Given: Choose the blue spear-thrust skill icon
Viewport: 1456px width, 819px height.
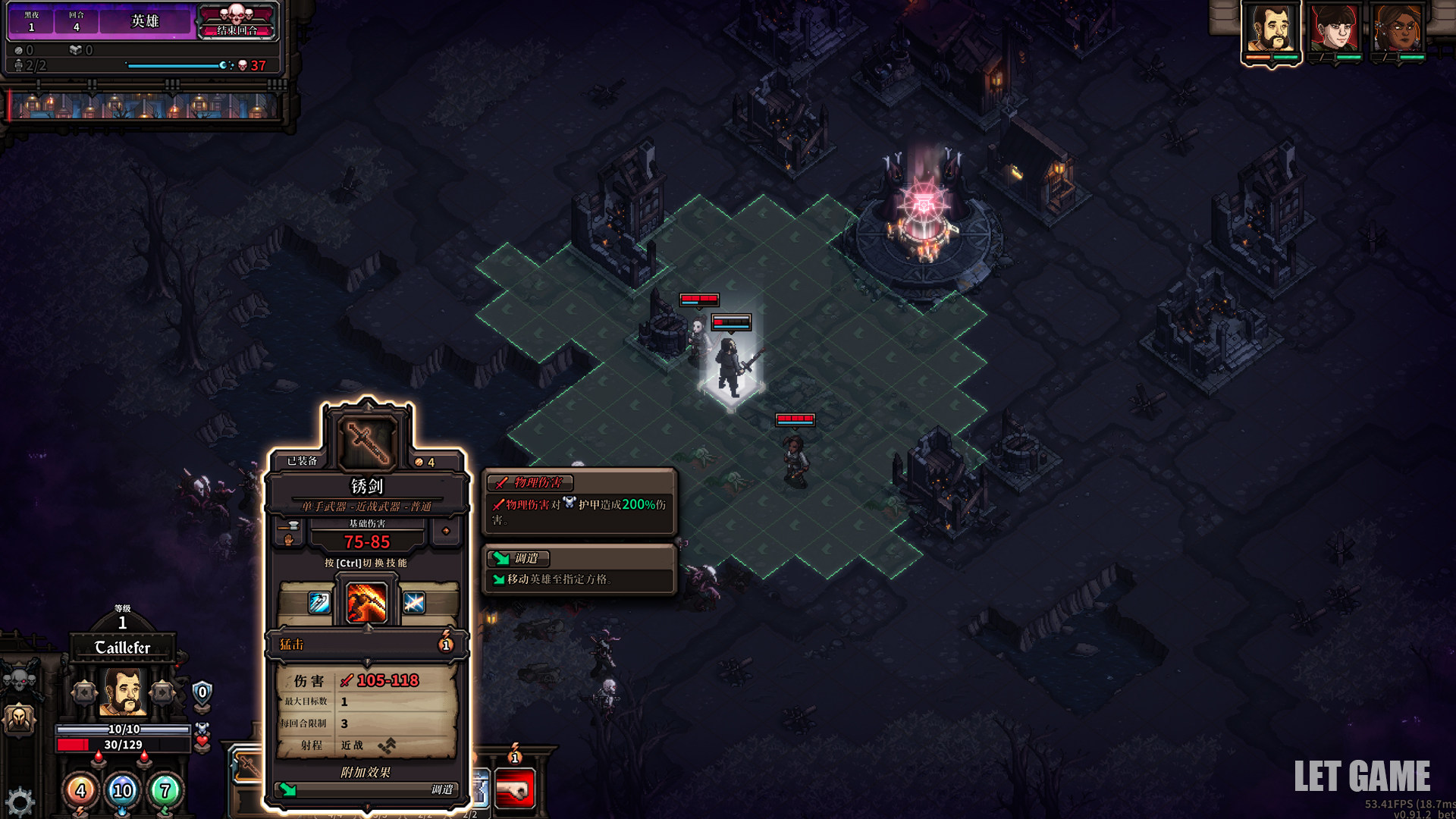Looking at the screenshot, I should click(x=319, y=603).
